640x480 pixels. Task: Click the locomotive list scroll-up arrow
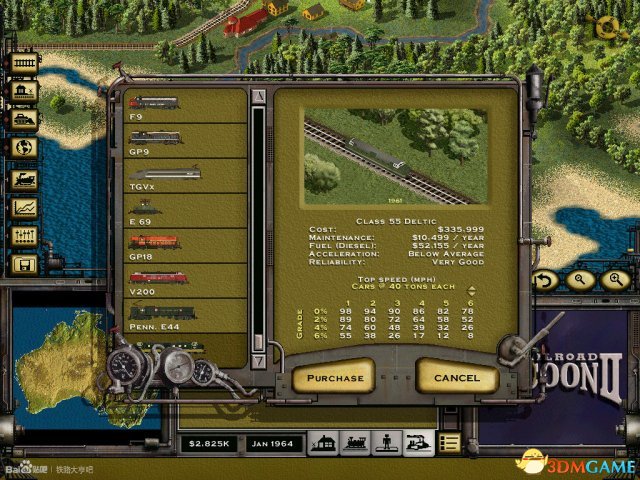[x=259, y=96]
